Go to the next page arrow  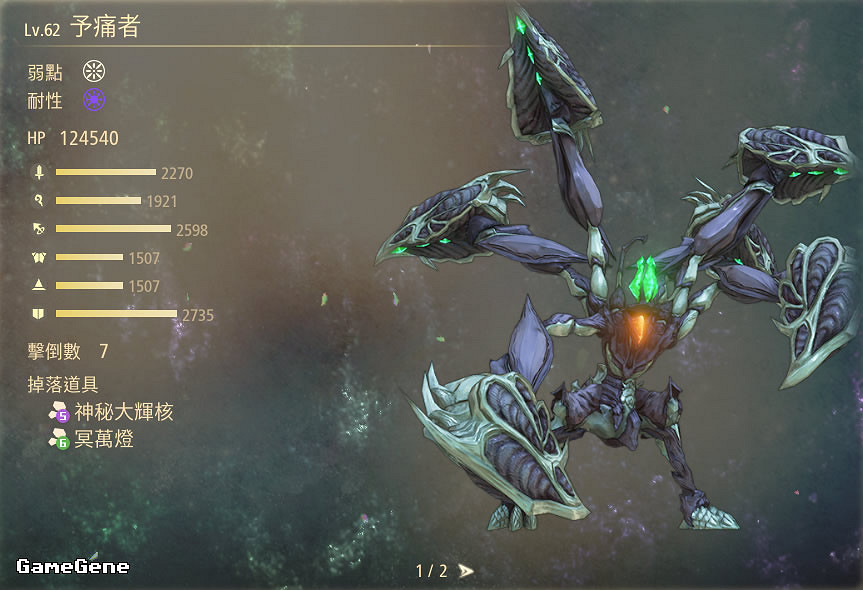[x=466, y=571]
